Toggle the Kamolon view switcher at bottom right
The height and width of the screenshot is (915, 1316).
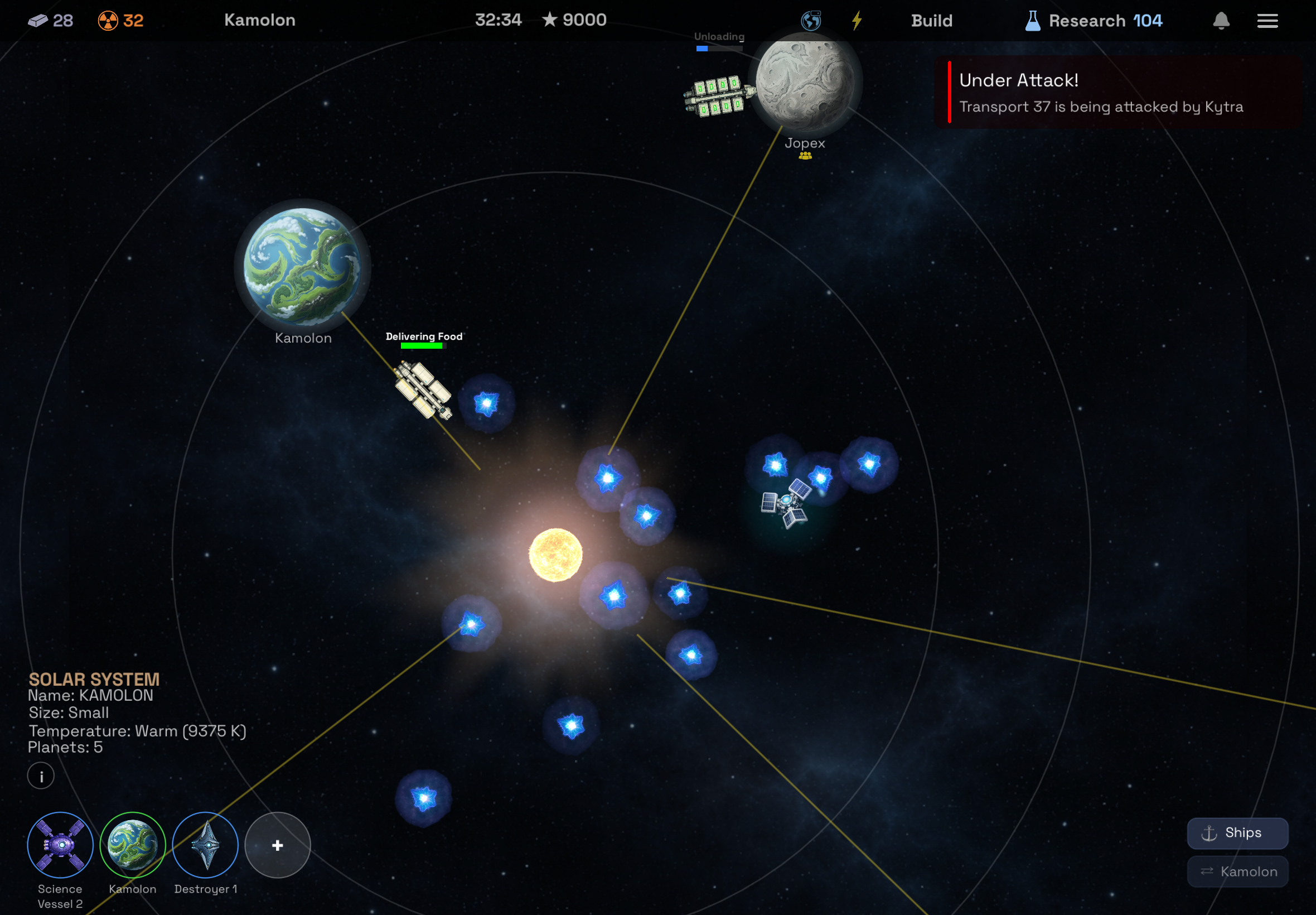click(1237, 871)
